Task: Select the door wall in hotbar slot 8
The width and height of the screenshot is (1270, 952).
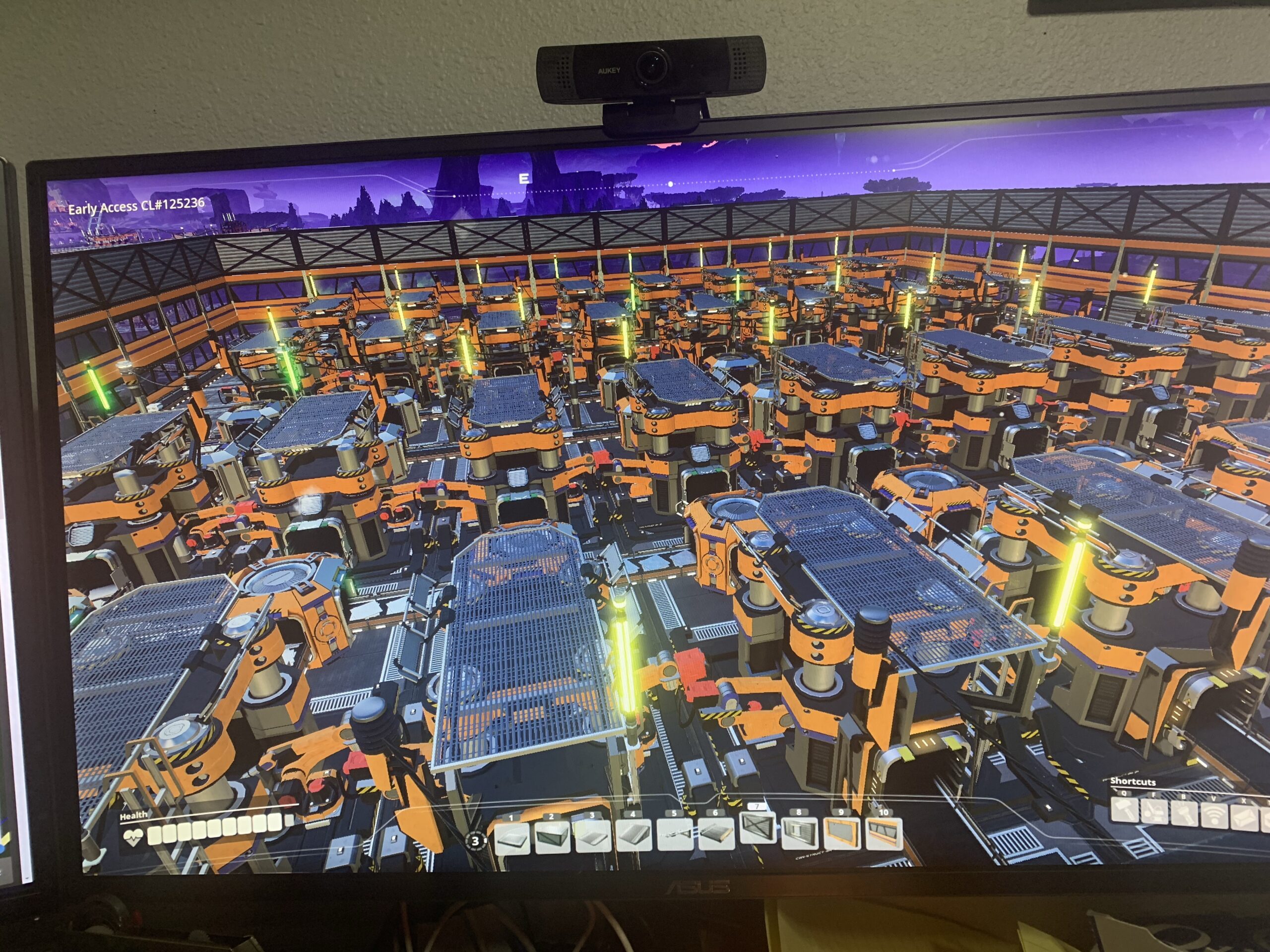Action: coord(799,832)
